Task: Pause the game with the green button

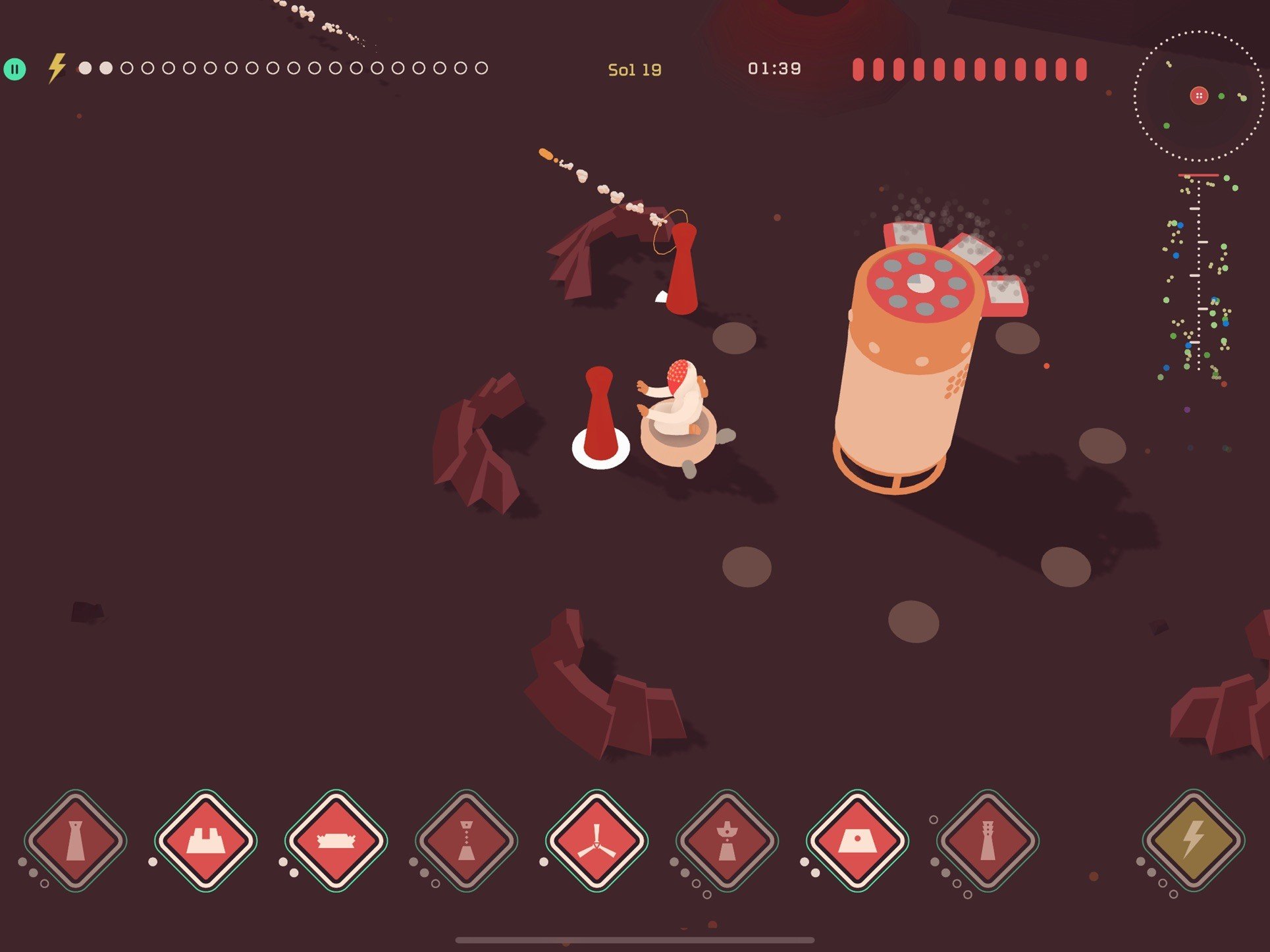Action: click(14, 68)
